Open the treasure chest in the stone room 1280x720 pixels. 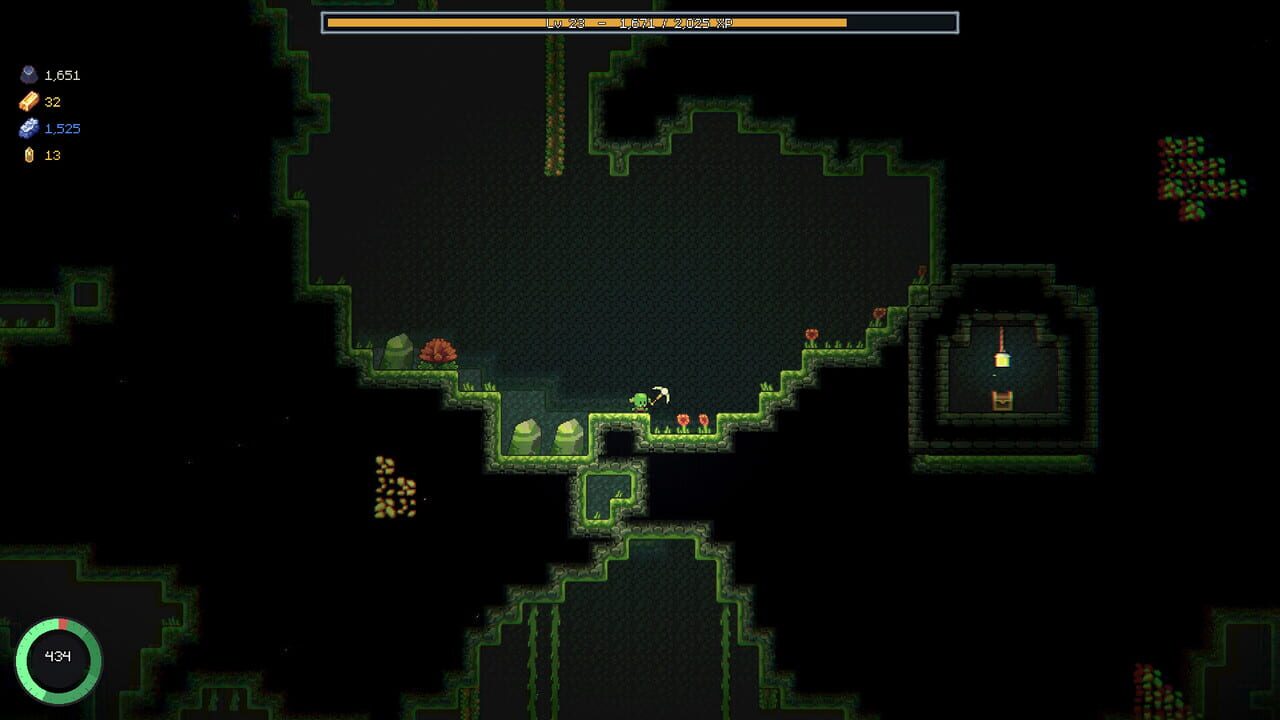pyautogui.click(x=1002, y=402)
